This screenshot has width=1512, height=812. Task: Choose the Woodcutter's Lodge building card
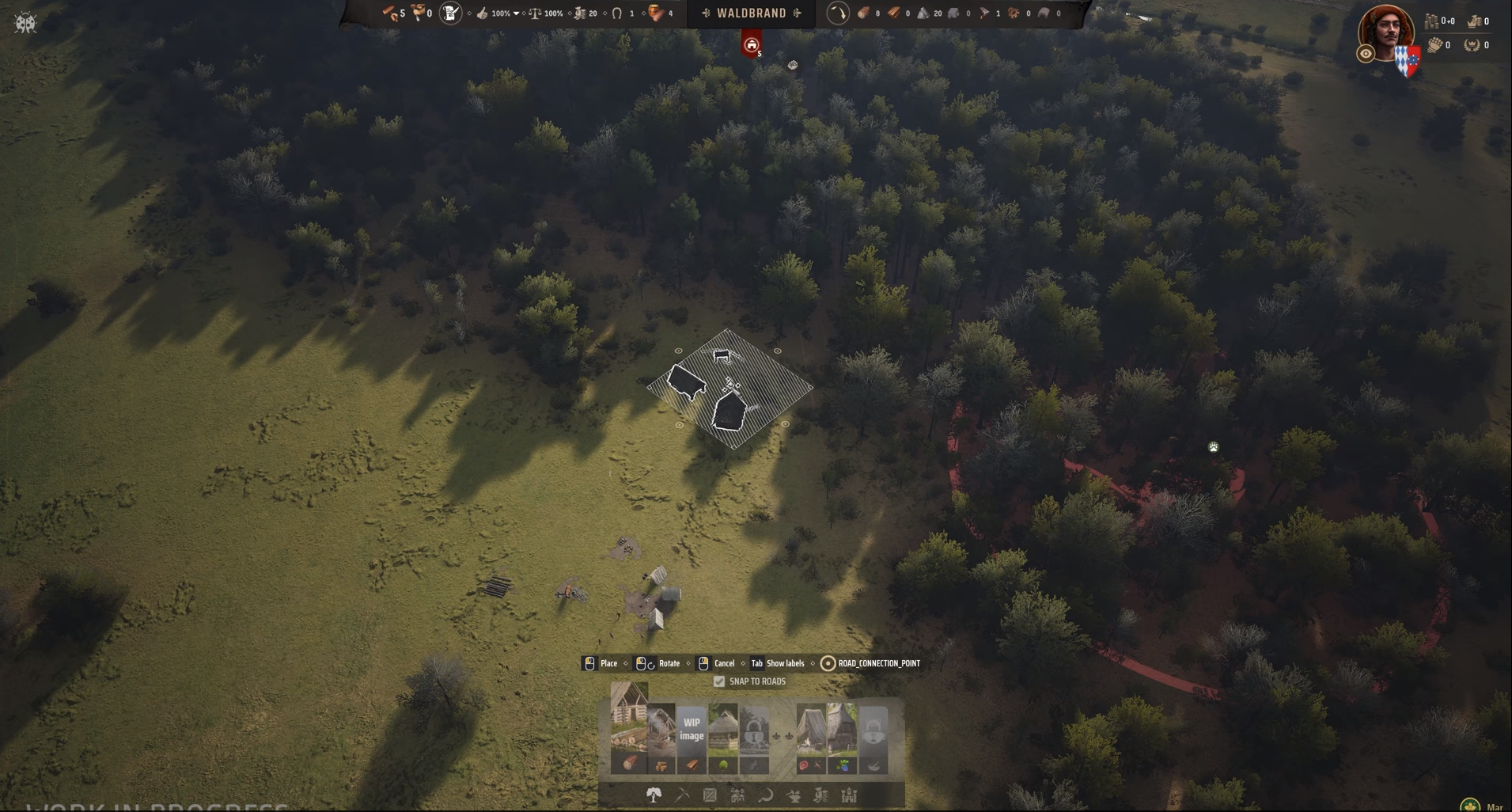click(x=661, y=738)
